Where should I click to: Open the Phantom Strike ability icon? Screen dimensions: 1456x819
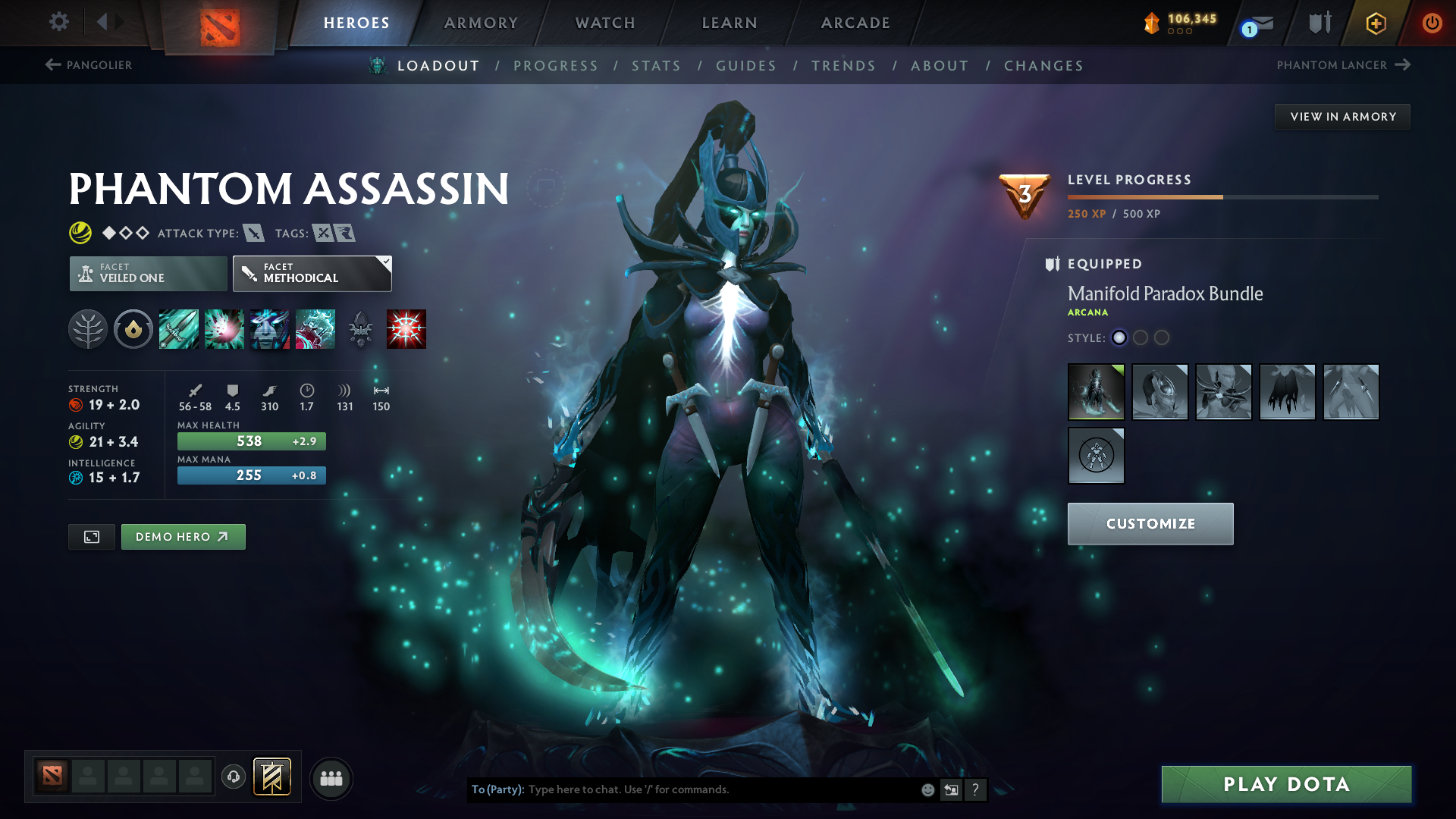coord(224,328)
